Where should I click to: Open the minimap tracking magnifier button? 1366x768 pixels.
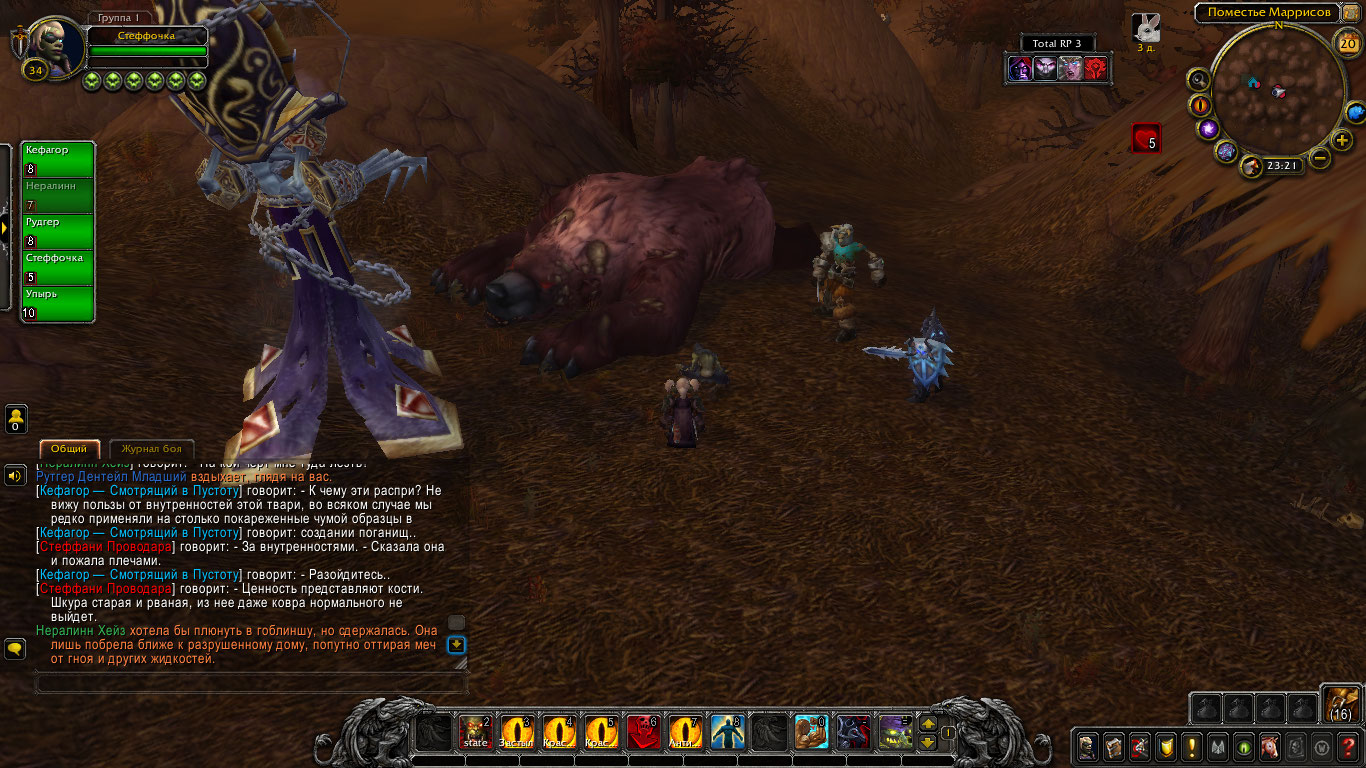click(1198, 79)
